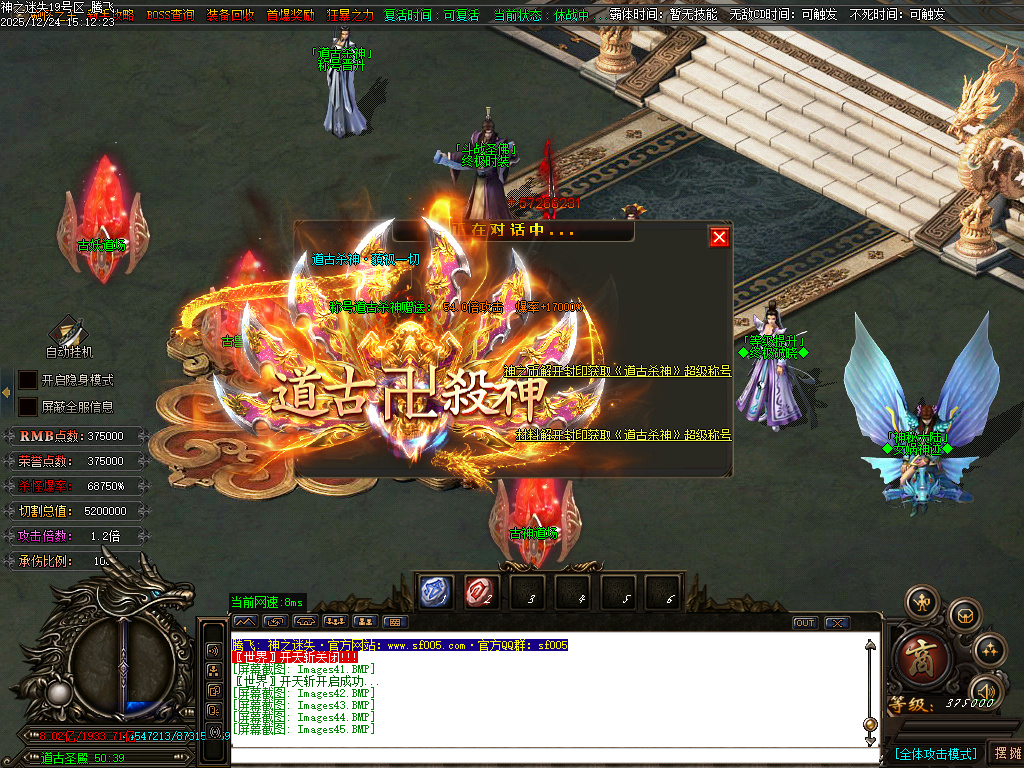Open the 首爆奖励 rewards menu

[290, 15]
